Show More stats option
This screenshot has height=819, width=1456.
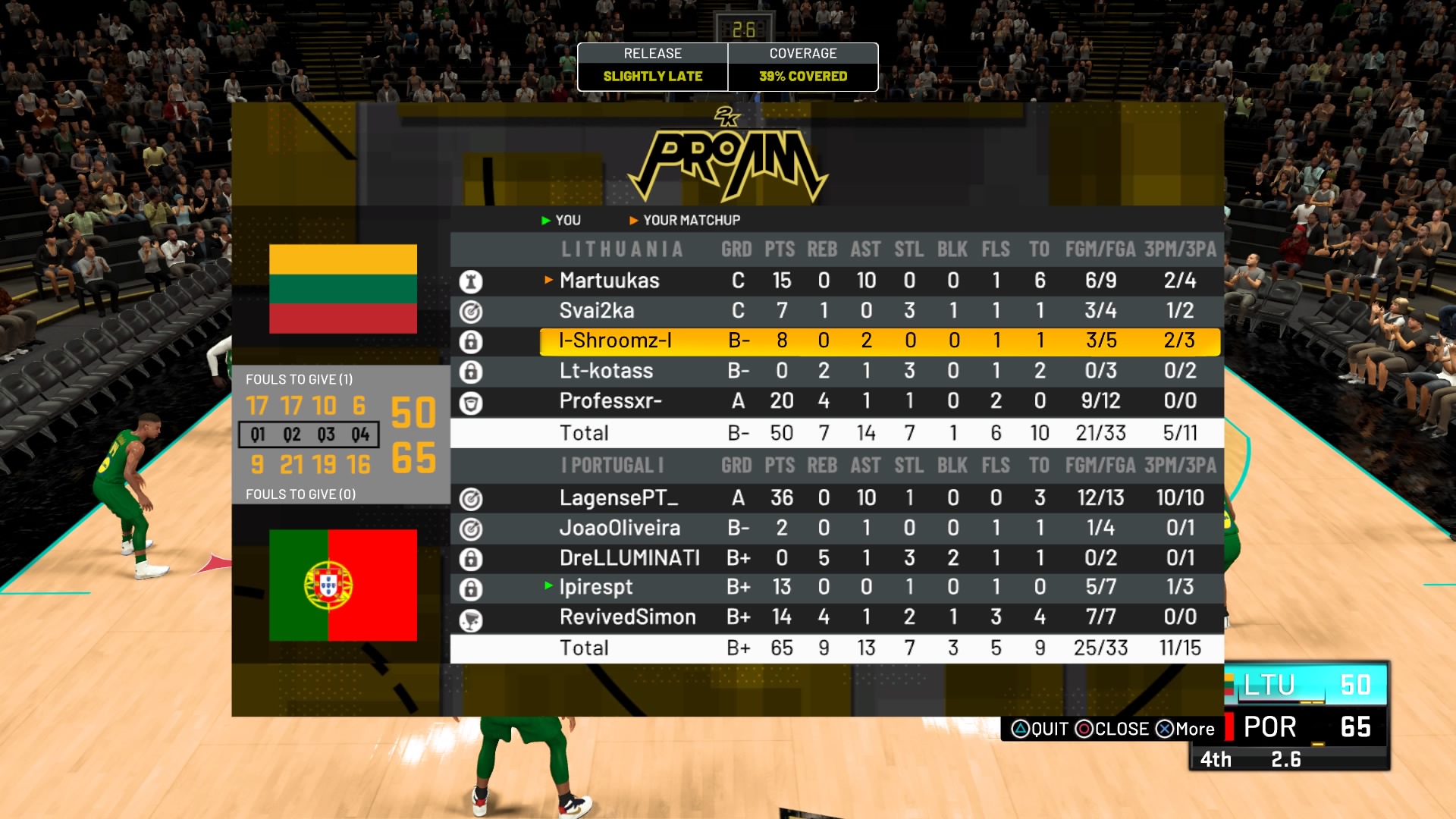[1185, 730]
